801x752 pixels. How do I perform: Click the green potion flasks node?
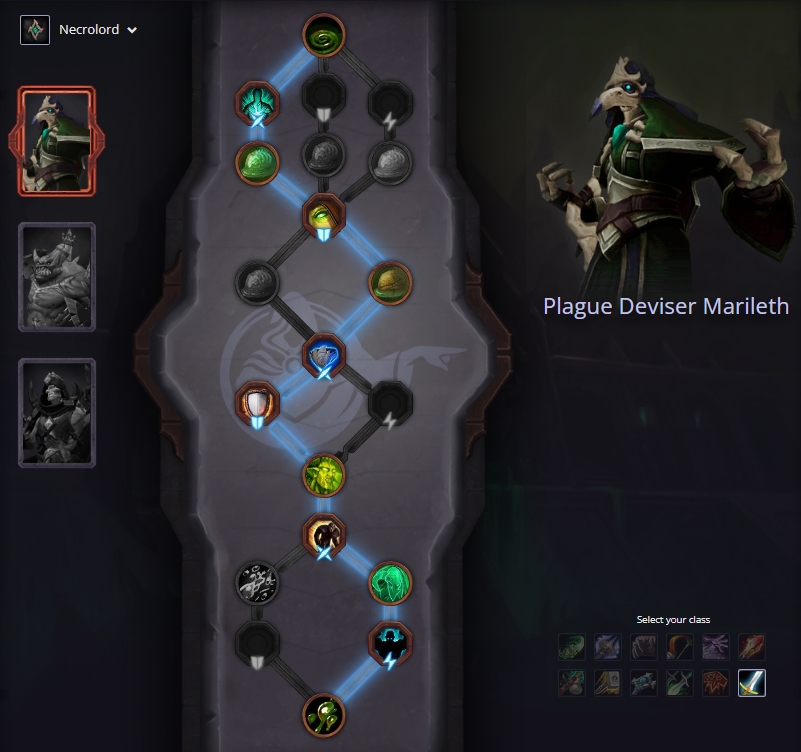324,714
